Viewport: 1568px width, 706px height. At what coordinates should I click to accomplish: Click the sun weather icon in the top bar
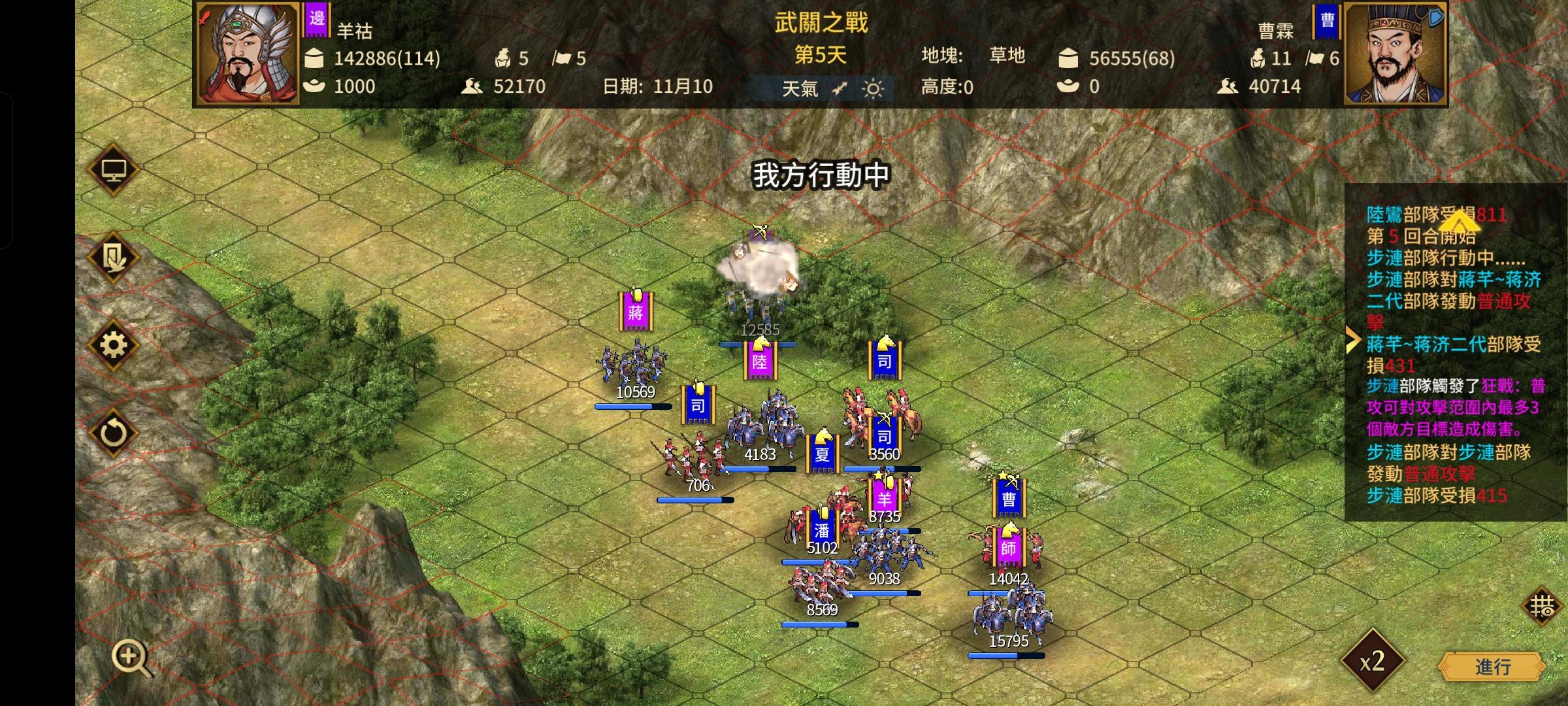tap(871, 87)
